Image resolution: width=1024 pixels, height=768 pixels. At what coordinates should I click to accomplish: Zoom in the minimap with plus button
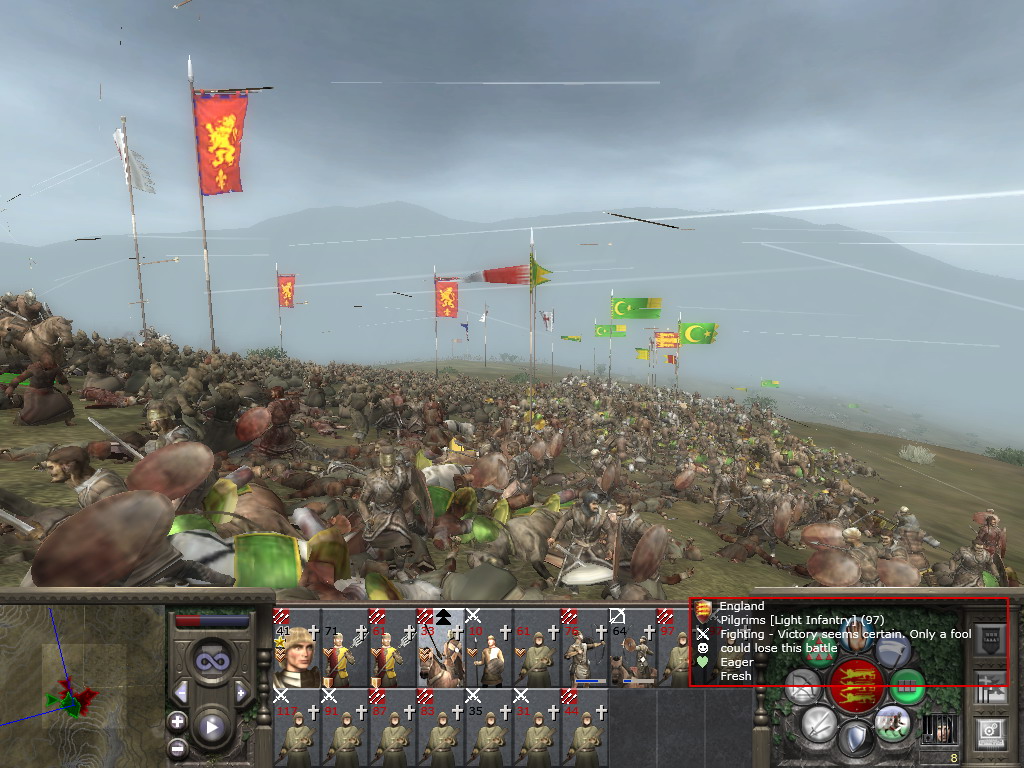(178, 721)
